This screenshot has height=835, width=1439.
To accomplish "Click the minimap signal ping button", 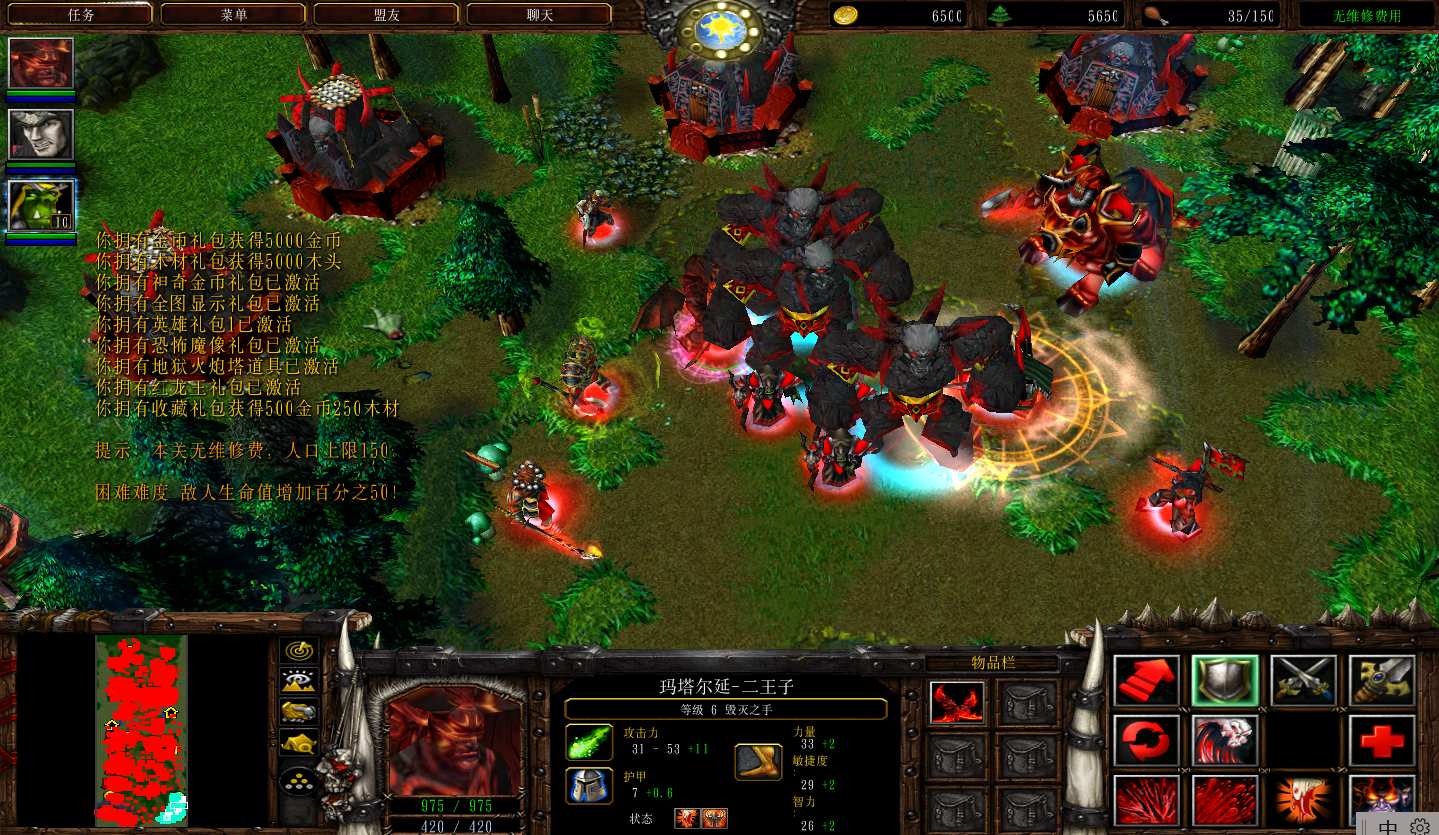I will (299, 651).
